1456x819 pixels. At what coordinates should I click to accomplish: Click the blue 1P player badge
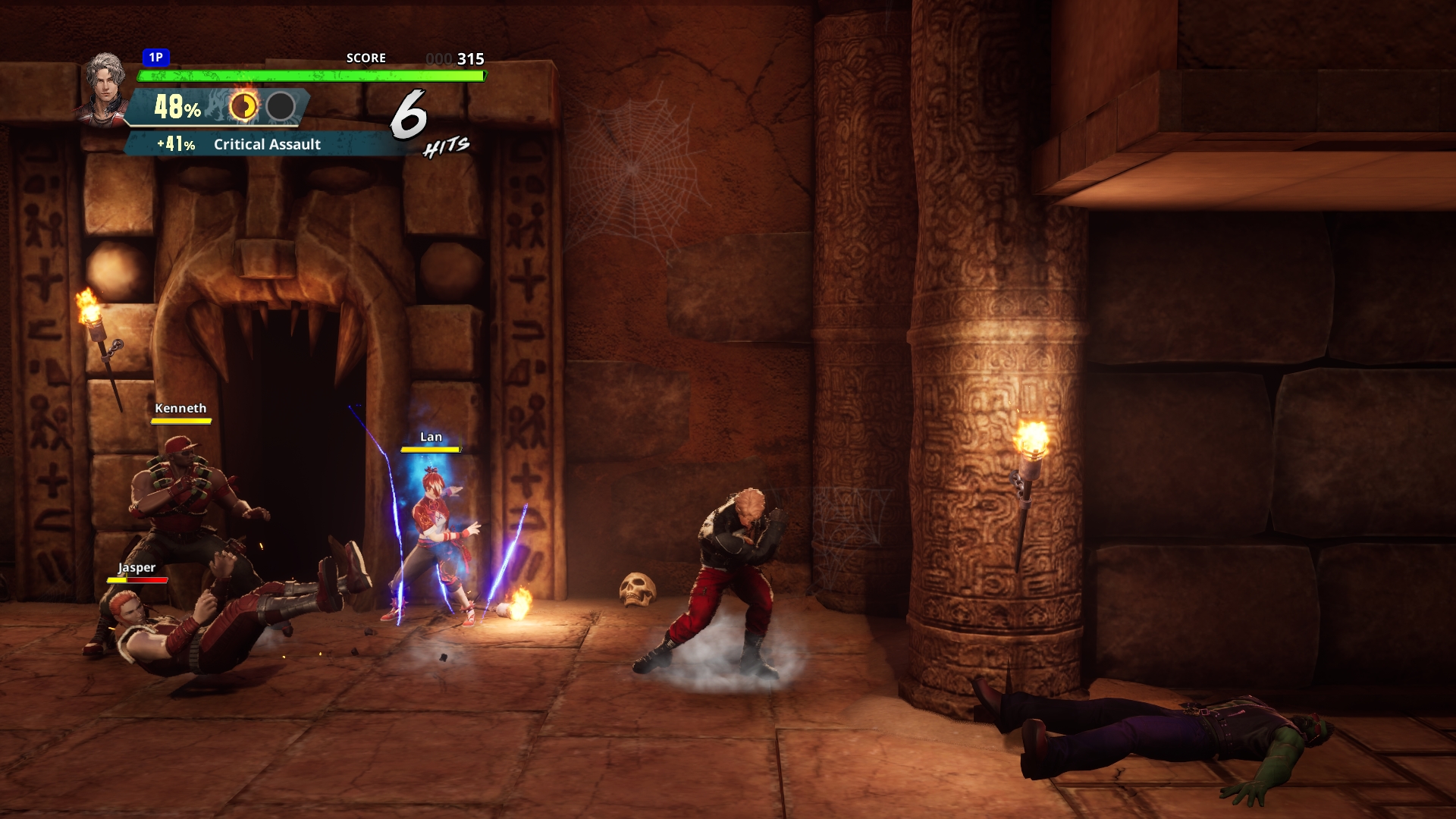[155, 58]
